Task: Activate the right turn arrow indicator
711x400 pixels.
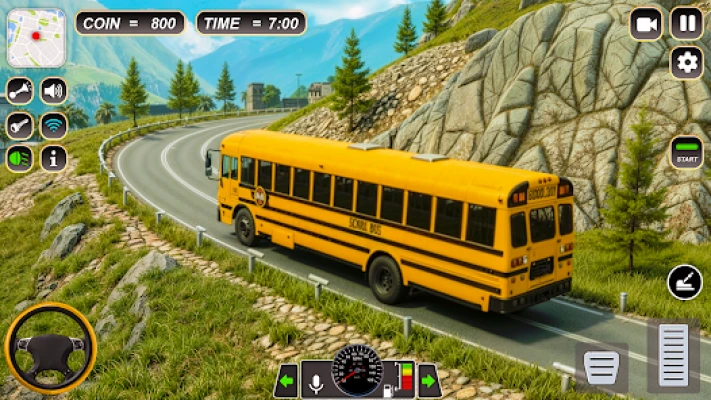Action: click(x=429, y=380)
